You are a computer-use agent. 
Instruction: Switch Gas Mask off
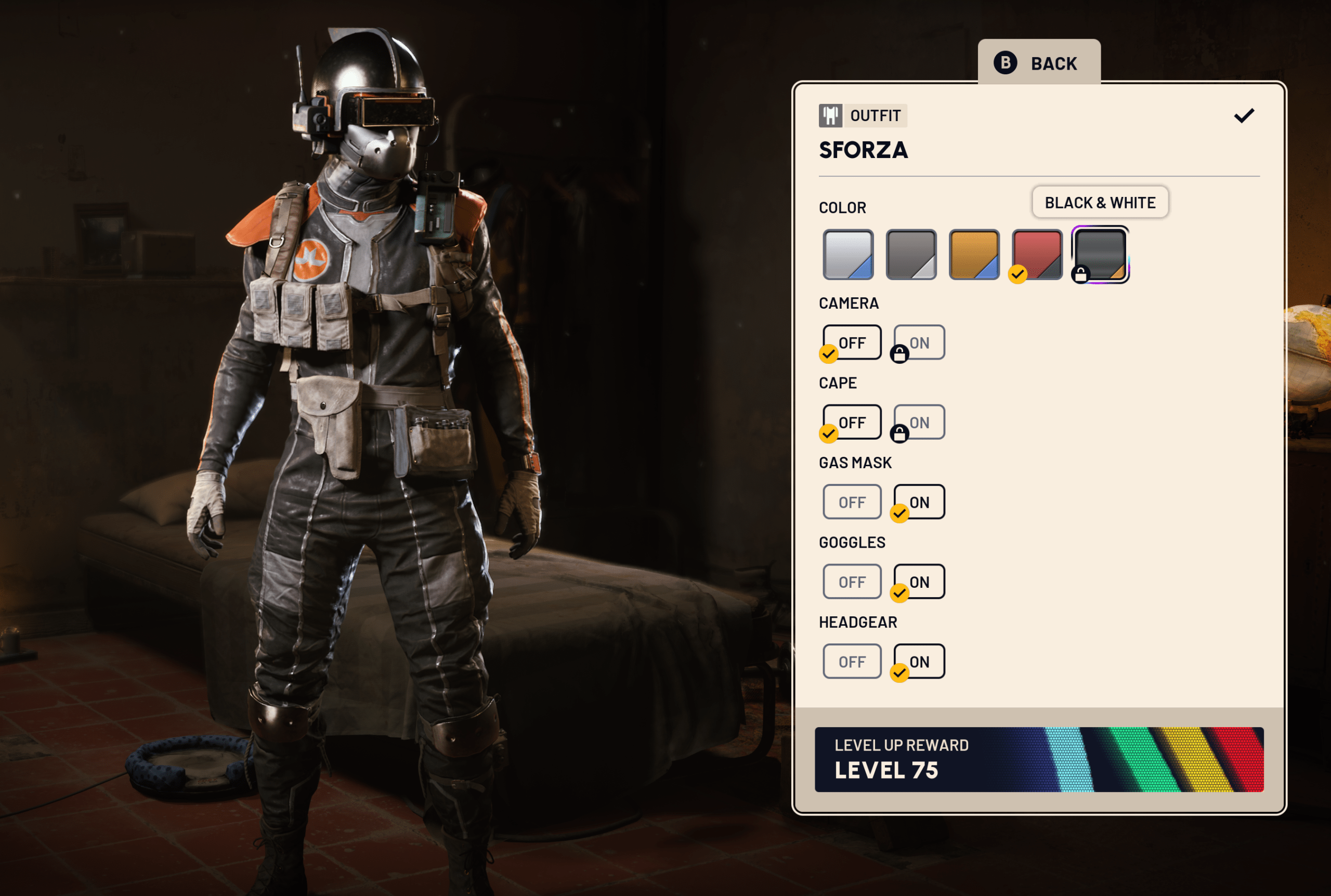point(852,502)
